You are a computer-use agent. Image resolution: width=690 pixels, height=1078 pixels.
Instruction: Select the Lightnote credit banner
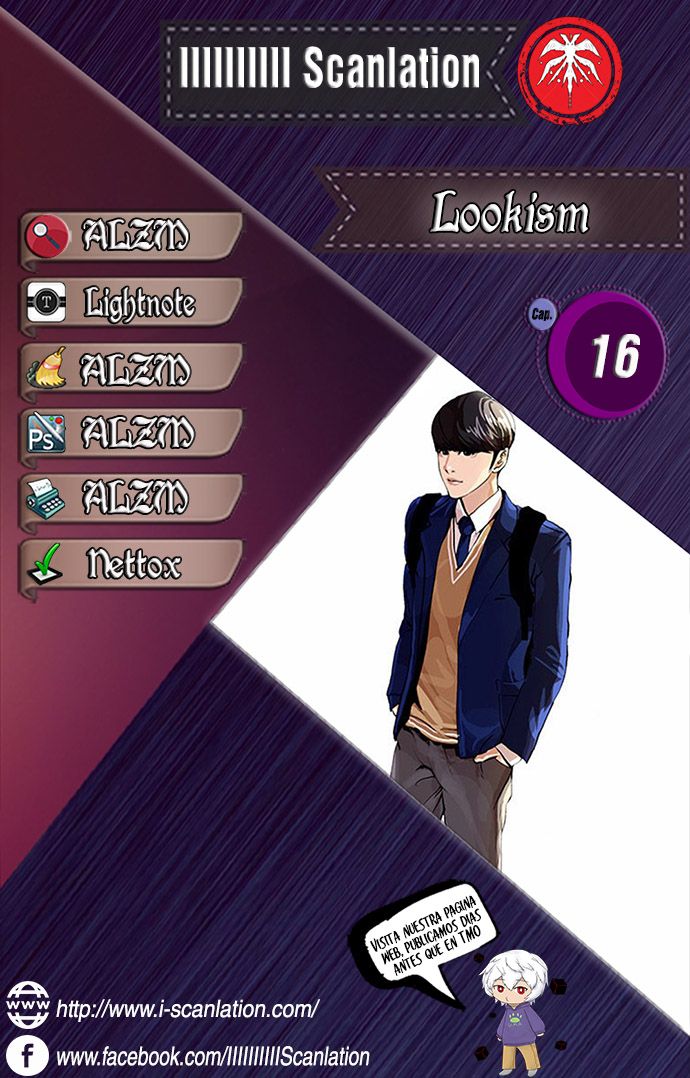coord(131,302)
